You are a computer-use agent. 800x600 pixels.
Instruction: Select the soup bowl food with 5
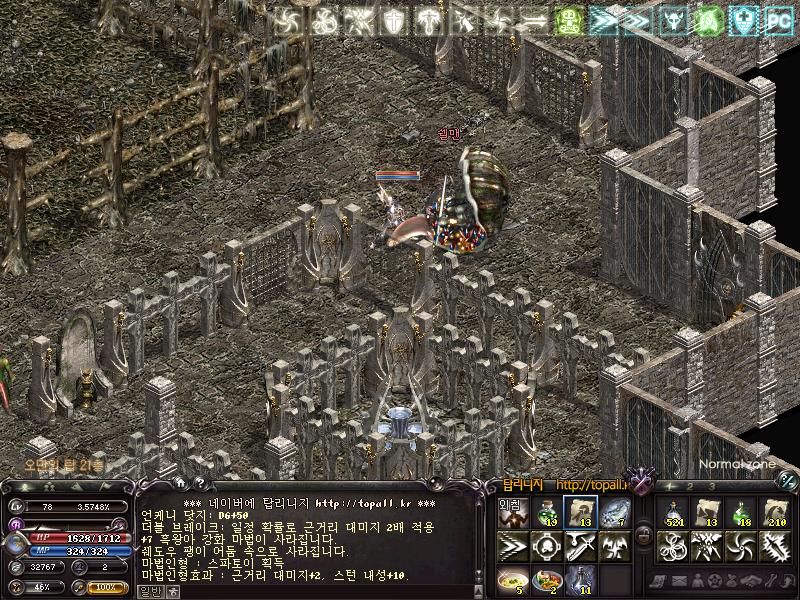[513, 579]
